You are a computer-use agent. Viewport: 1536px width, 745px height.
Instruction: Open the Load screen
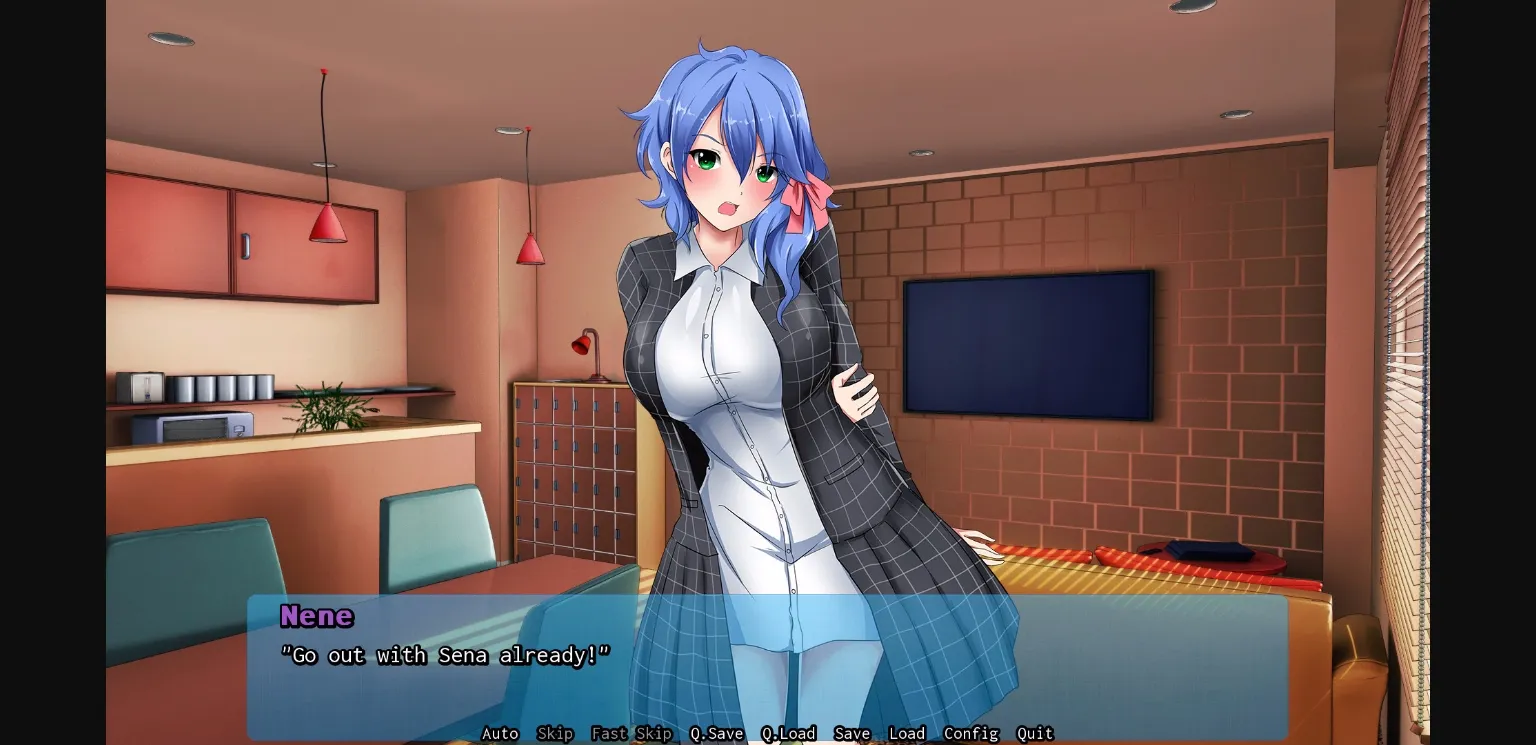(906, 733)
